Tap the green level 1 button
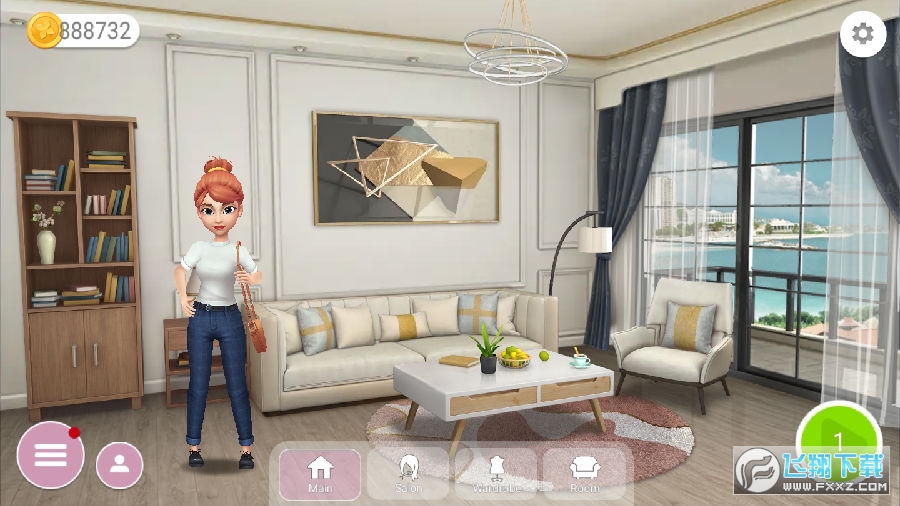Image resolution: width=900 pixels, height=506 pixels. coord(838,440)
